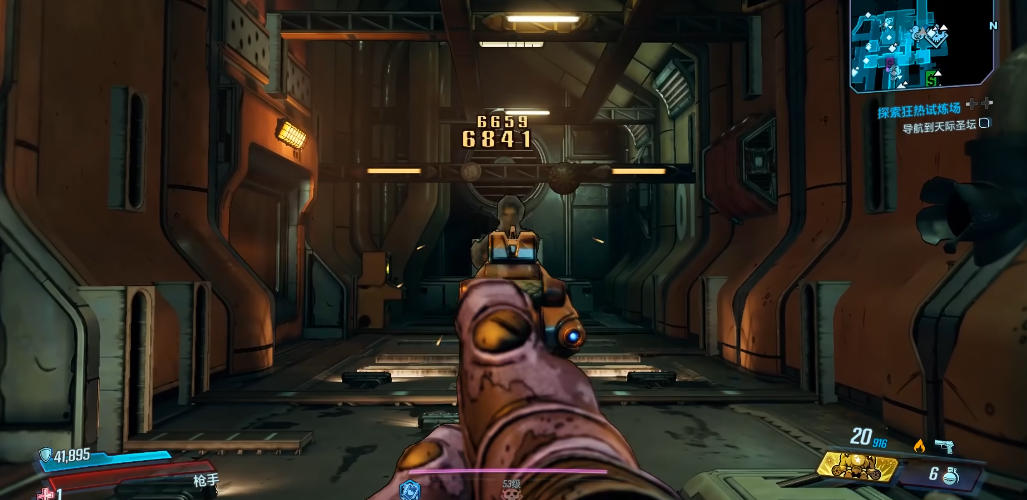Click the 导航到天际圣坛 objective line
Screen dimensions: 1027x500
[939, 127]
